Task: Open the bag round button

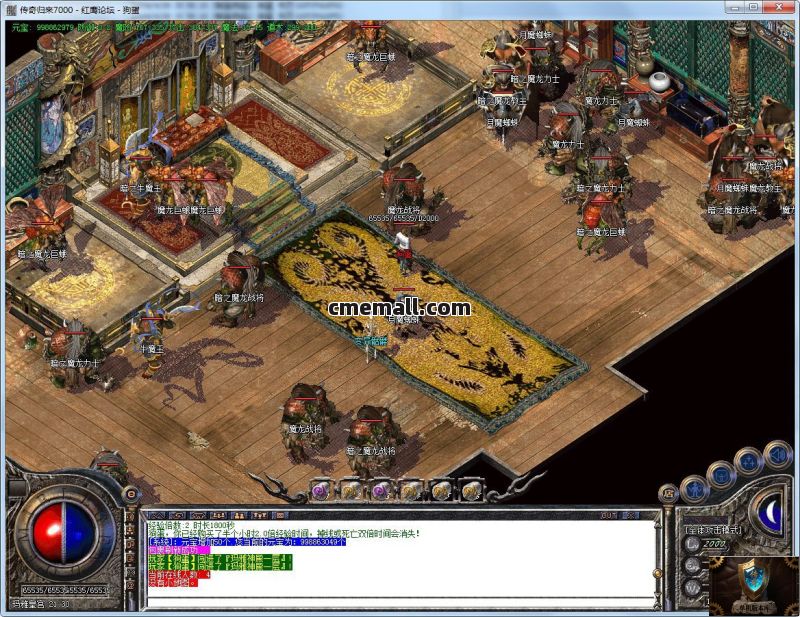Action: coord(722,473)
